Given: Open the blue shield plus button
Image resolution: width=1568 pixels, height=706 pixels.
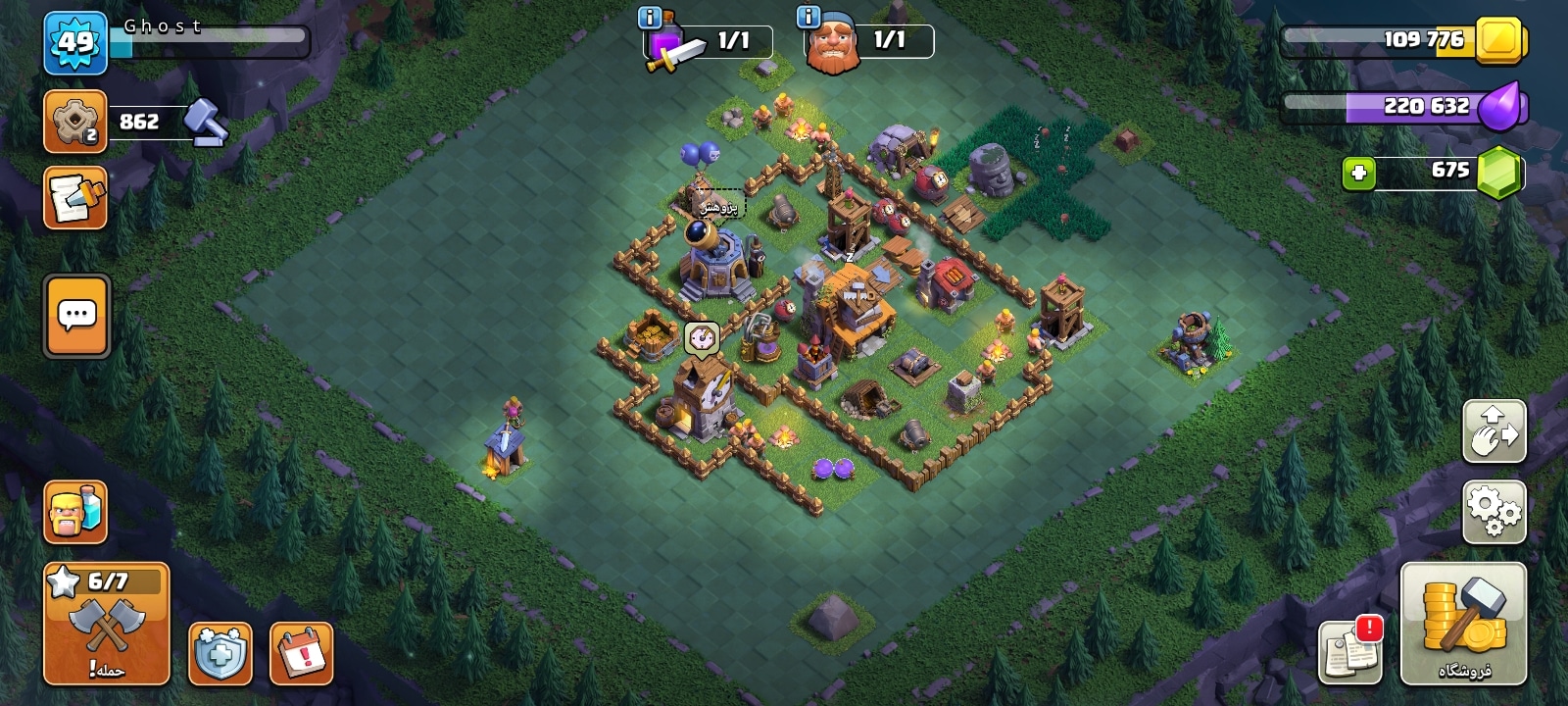Looking at the screenshot, I should [220, 652].
